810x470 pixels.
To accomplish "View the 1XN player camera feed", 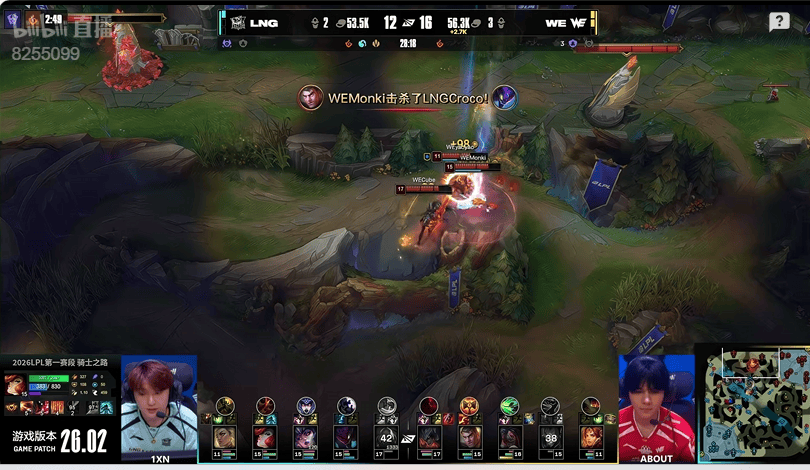I will pos(159,405).
